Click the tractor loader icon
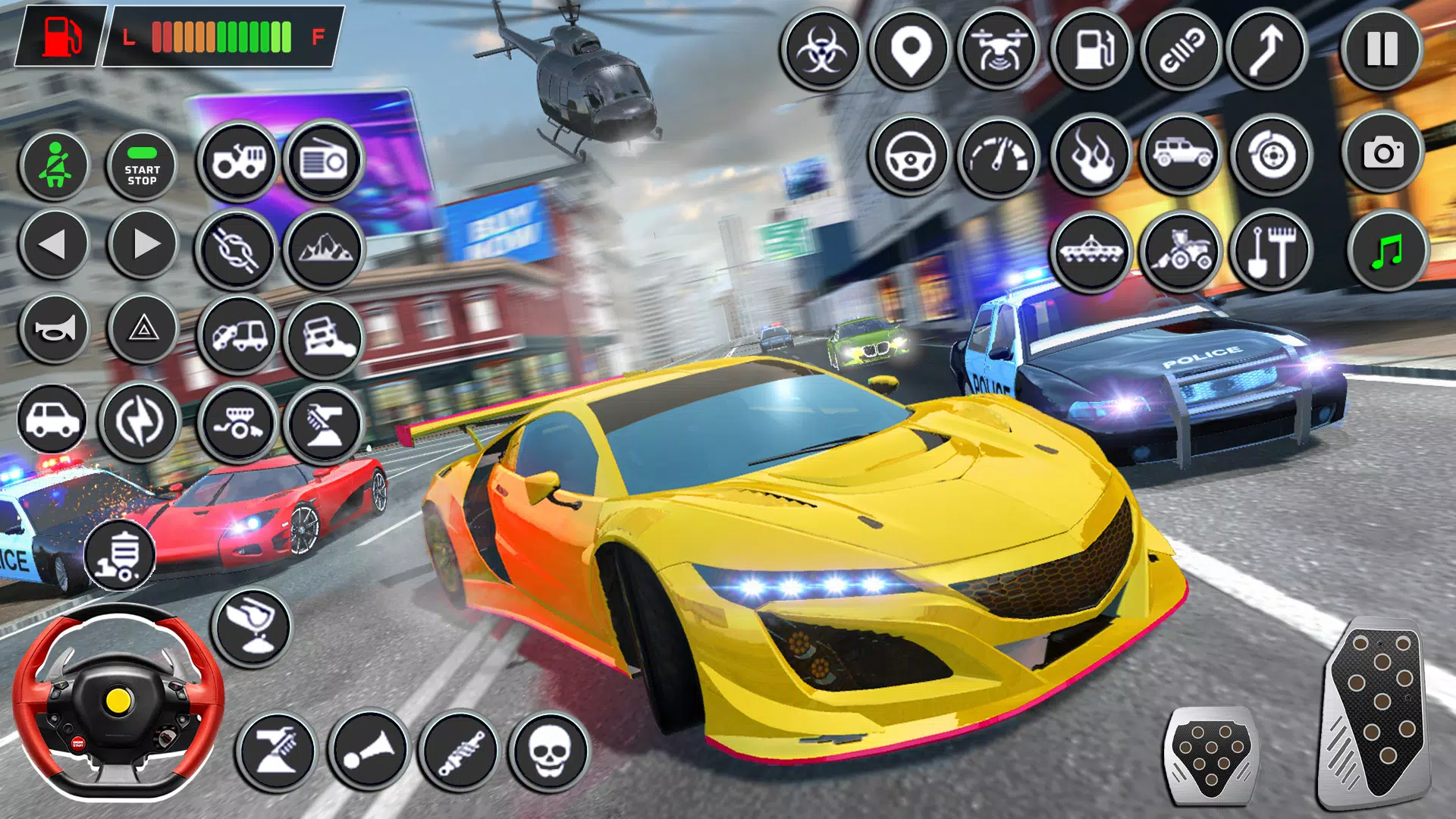Viewport: 1456px width, 819px height. pos(1181,250)
